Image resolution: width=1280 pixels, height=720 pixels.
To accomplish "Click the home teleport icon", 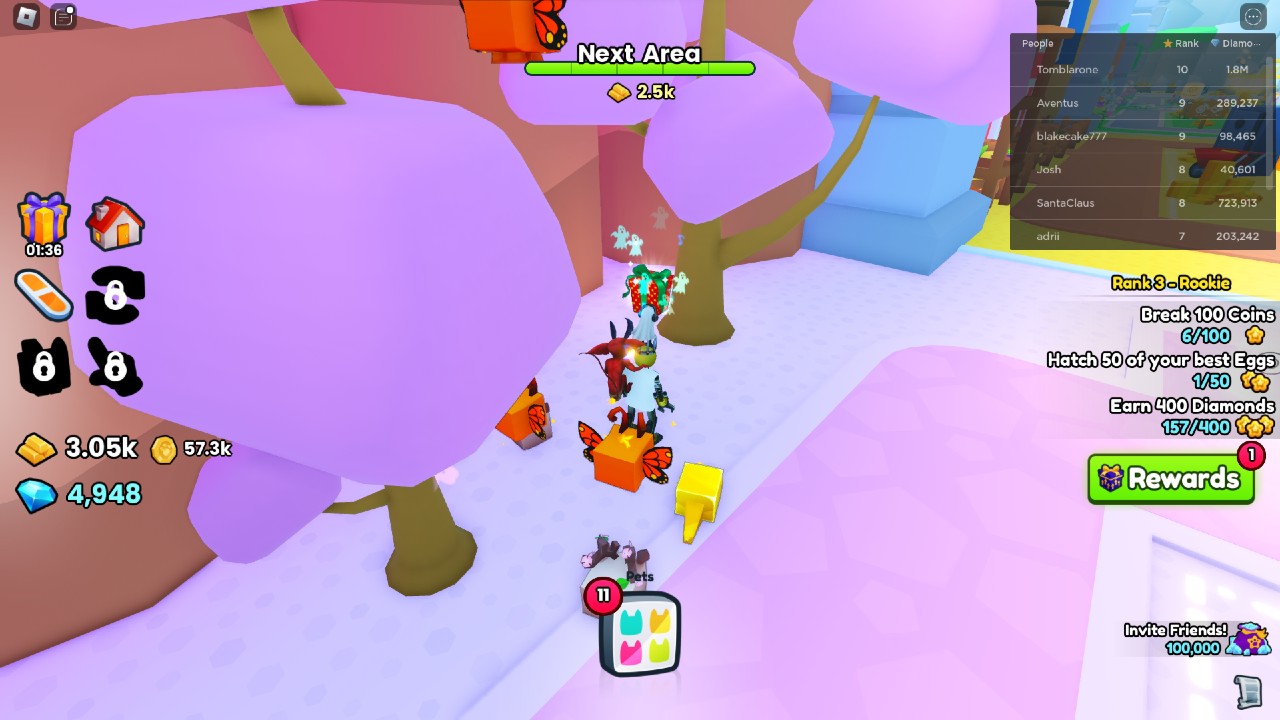I will click(117, 222).
